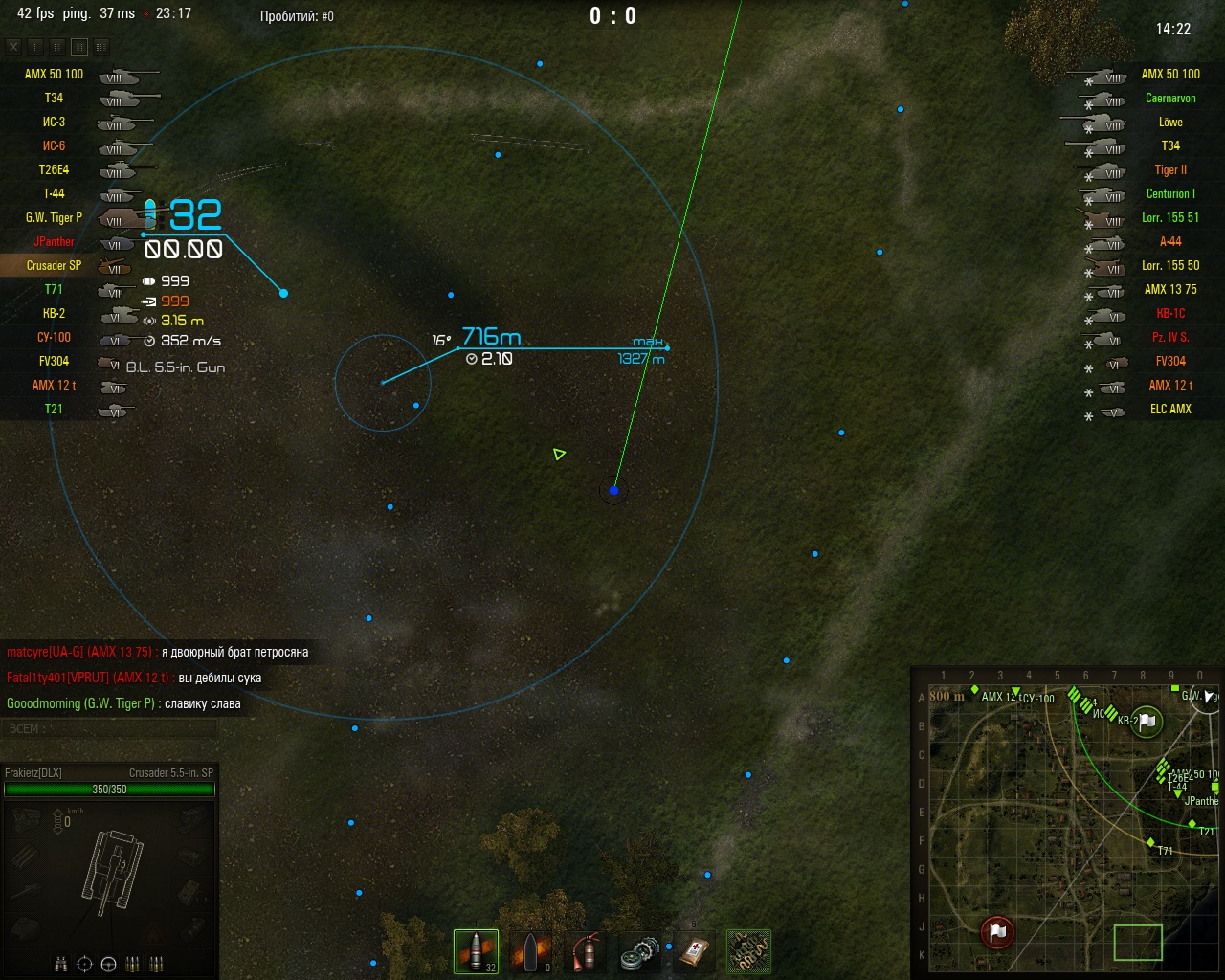The image size is (1225, 980).
Task: Select enemy Tiger II in the enemy list
Action: [x=1169, y=169]
